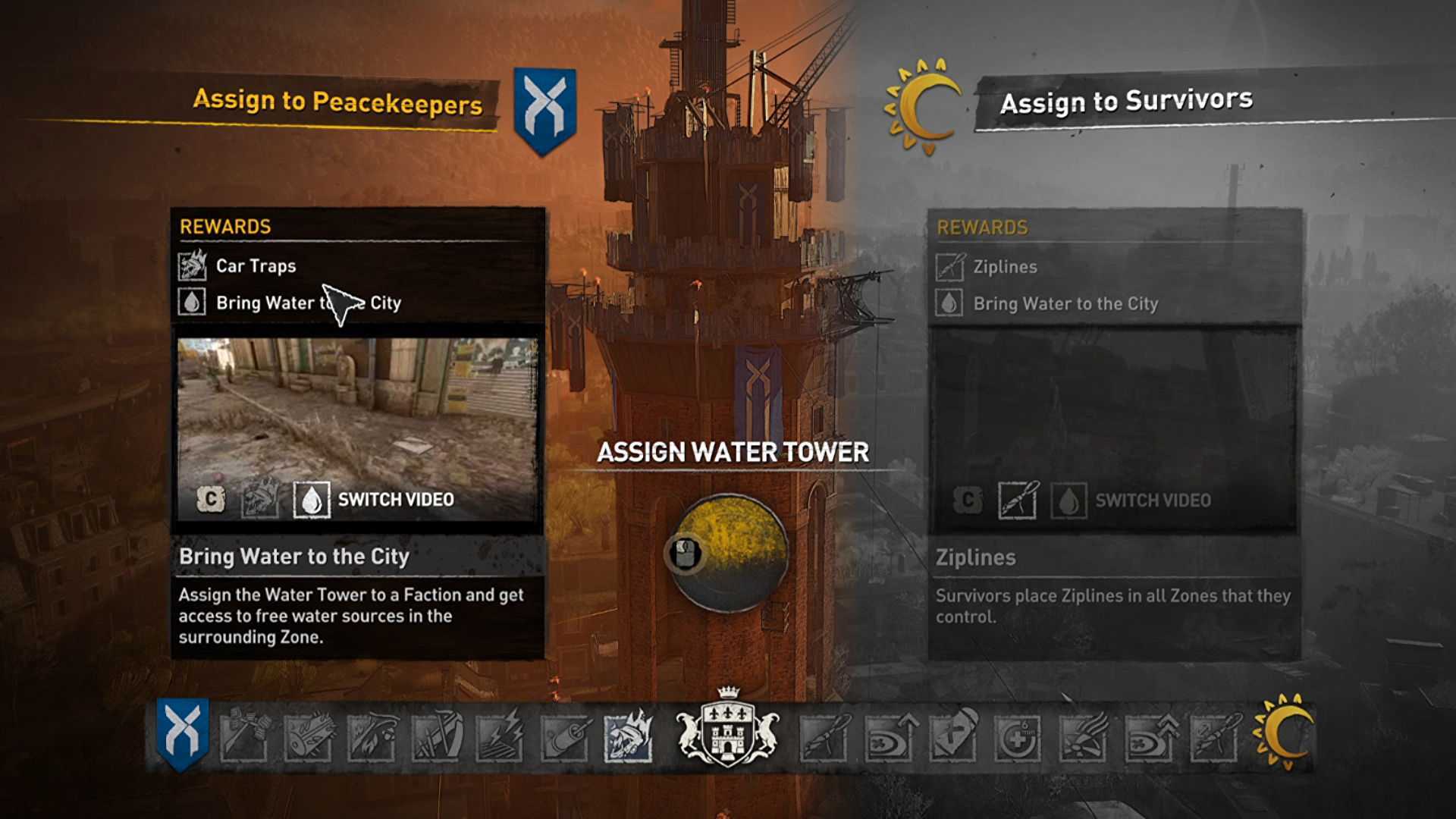The image size is (1456, 819).
Task: Select the Ziplines reward row
Action: pos(1005,267)
